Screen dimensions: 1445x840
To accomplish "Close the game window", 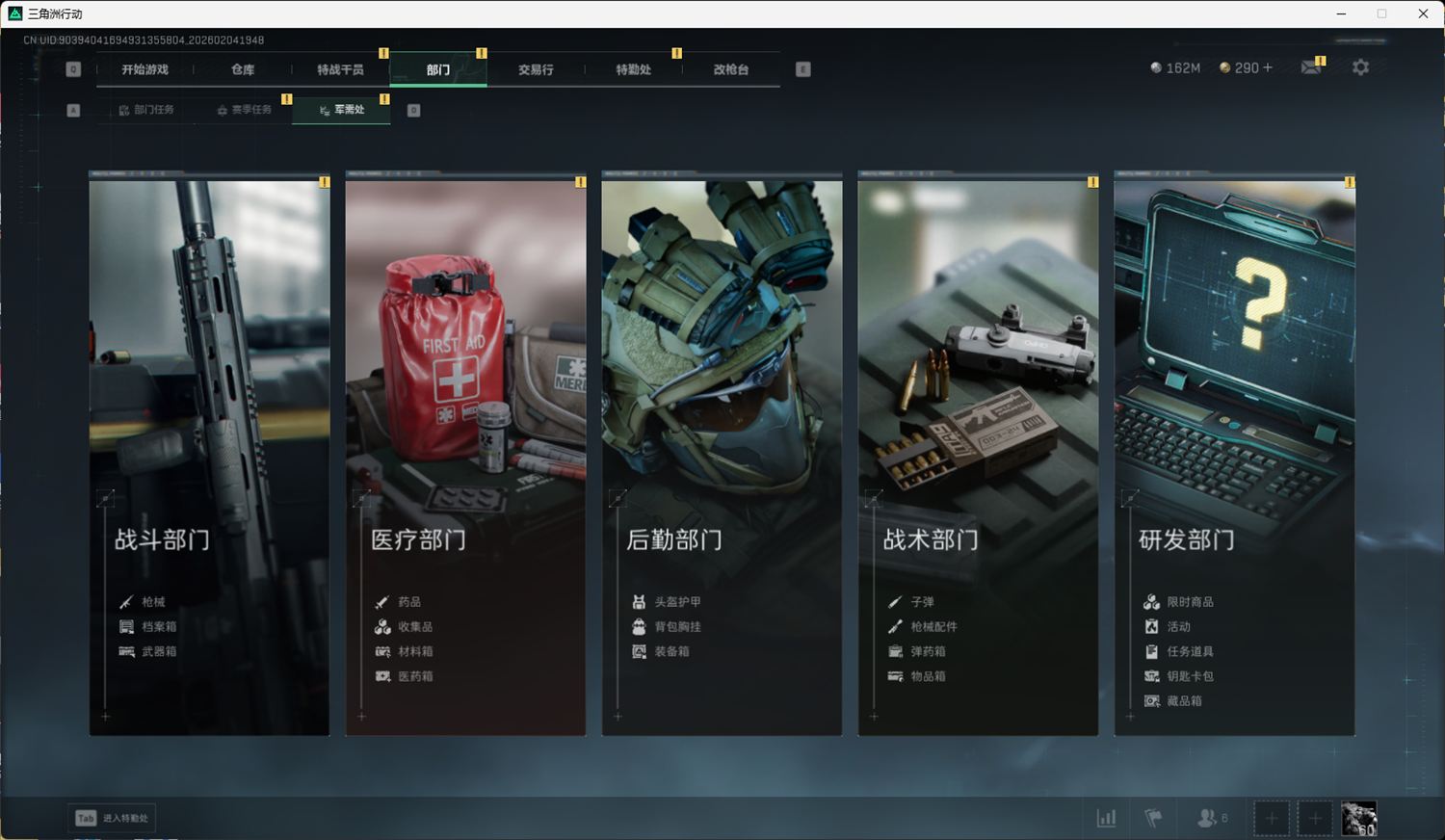I will click(1423, 13).
